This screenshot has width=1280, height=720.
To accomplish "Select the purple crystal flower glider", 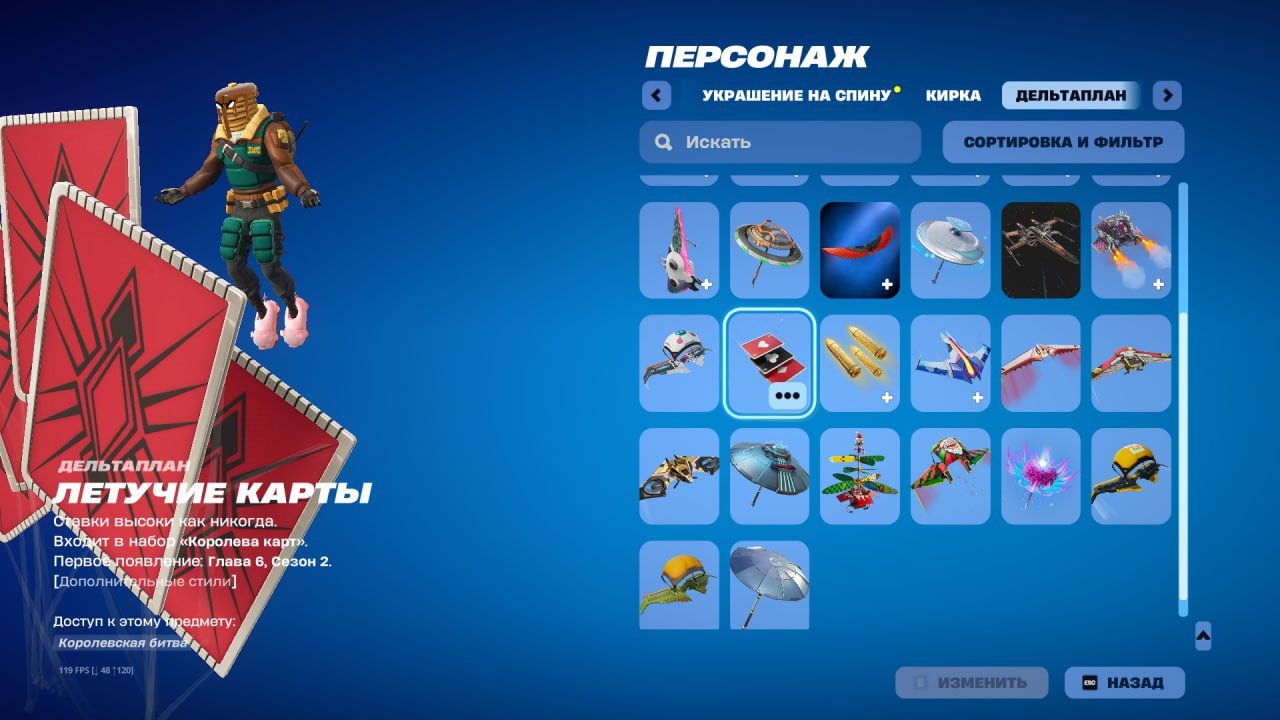I will click(x=1040, y=476).
